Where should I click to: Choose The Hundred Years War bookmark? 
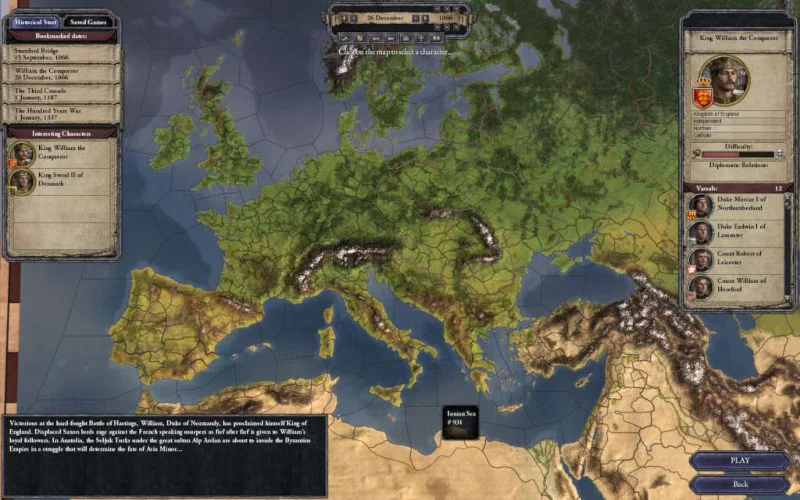click(60, 112)
